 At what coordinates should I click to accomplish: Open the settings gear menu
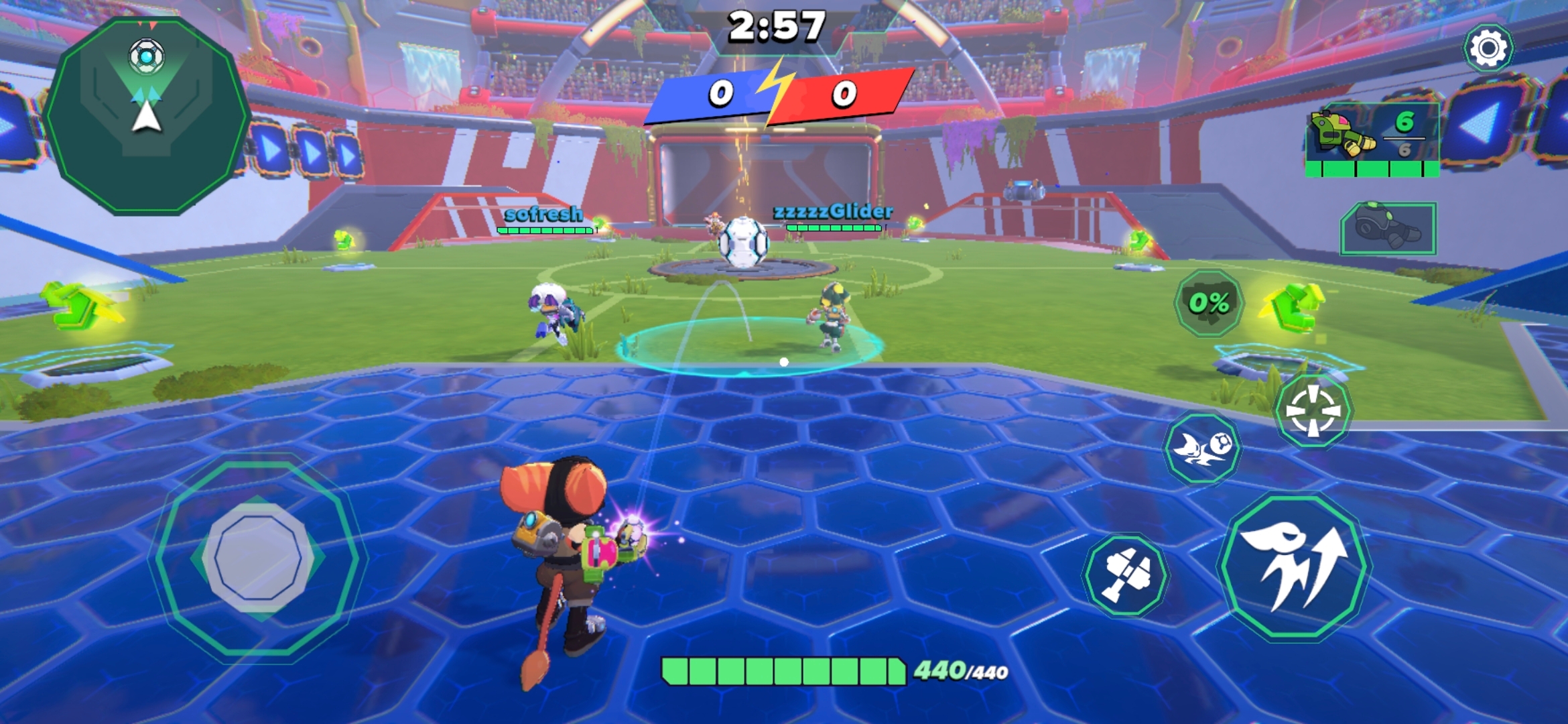[1488, 48]
